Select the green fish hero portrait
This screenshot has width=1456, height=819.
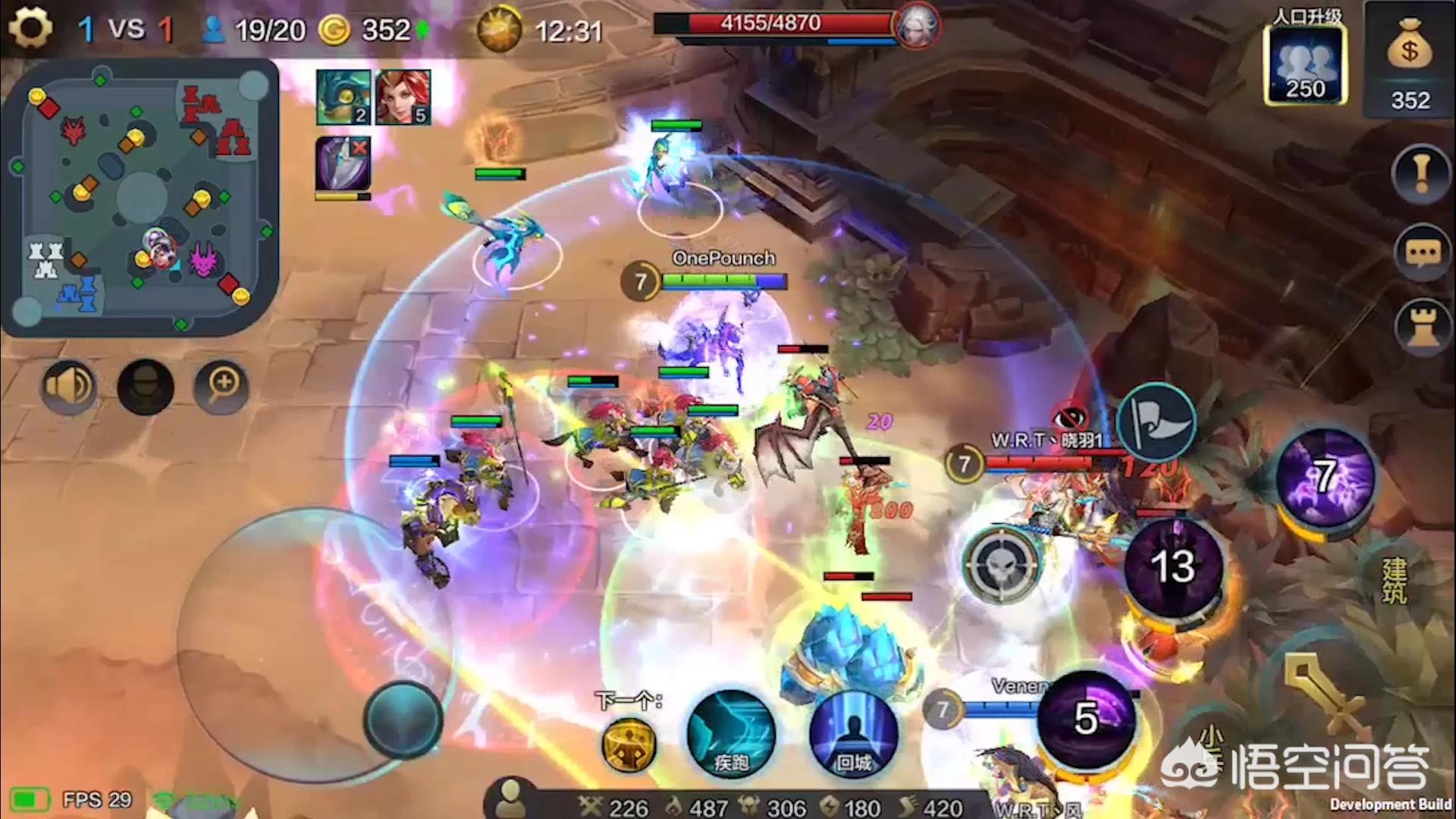[x=343, y=97]
